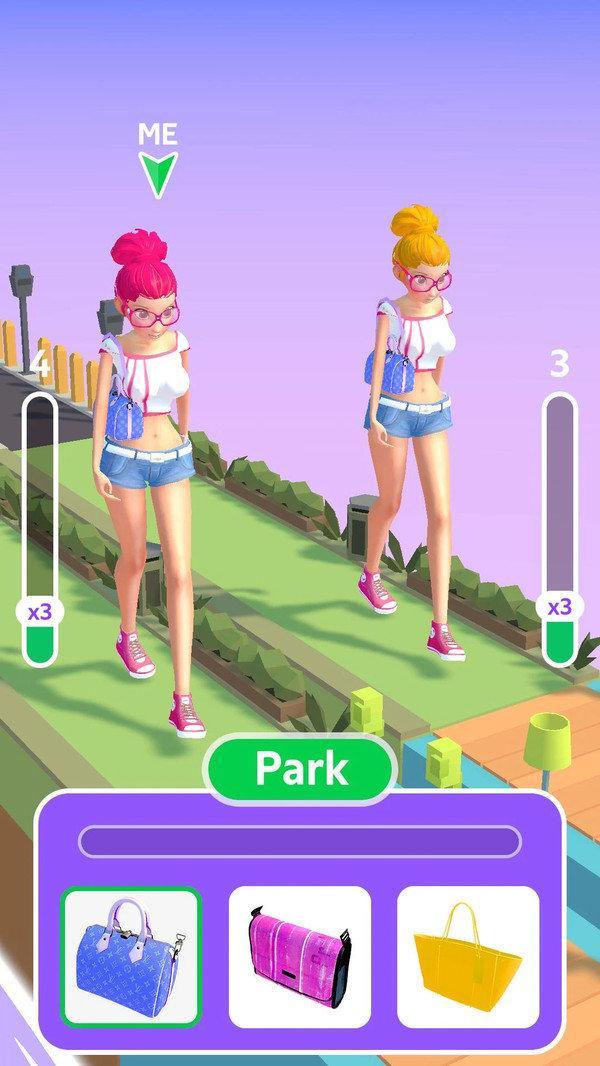Pick the yellow tote bag
Image resolution: width=600 pixels, height=1066 pixels.
(x=467, y=957)
